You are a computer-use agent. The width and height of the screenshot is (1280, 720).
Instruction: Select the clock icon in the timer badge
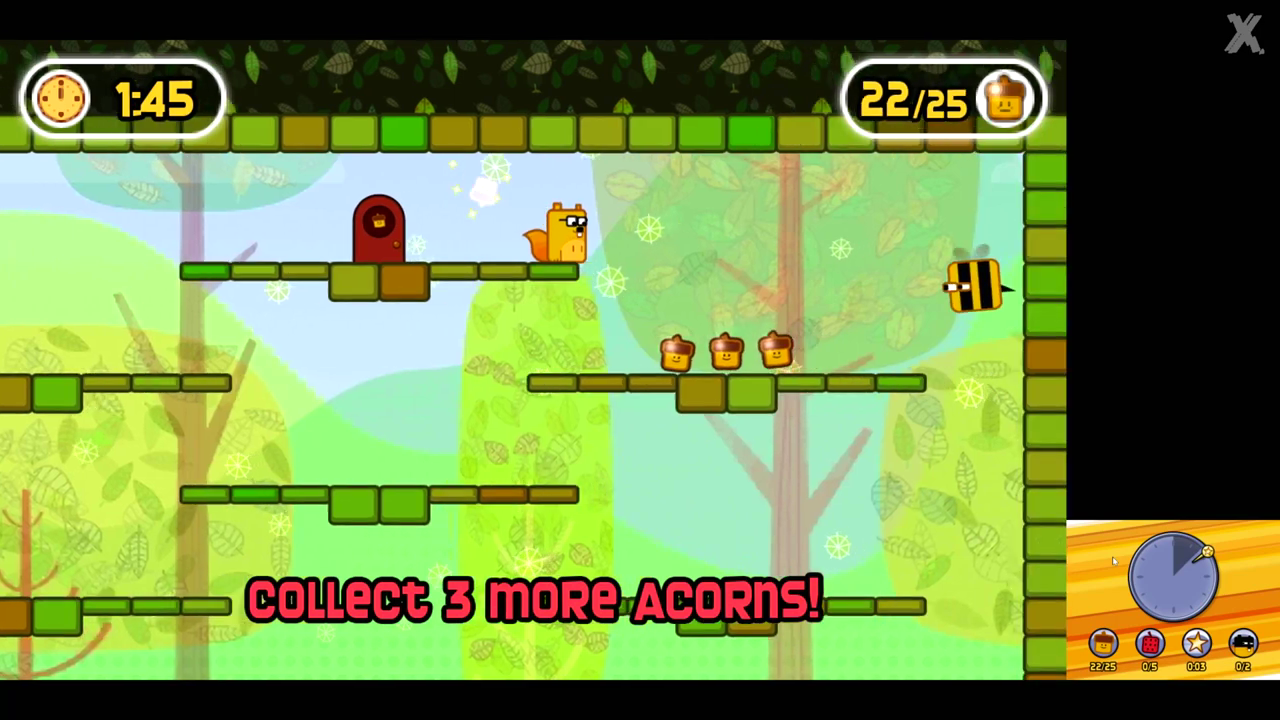[60, 97]
